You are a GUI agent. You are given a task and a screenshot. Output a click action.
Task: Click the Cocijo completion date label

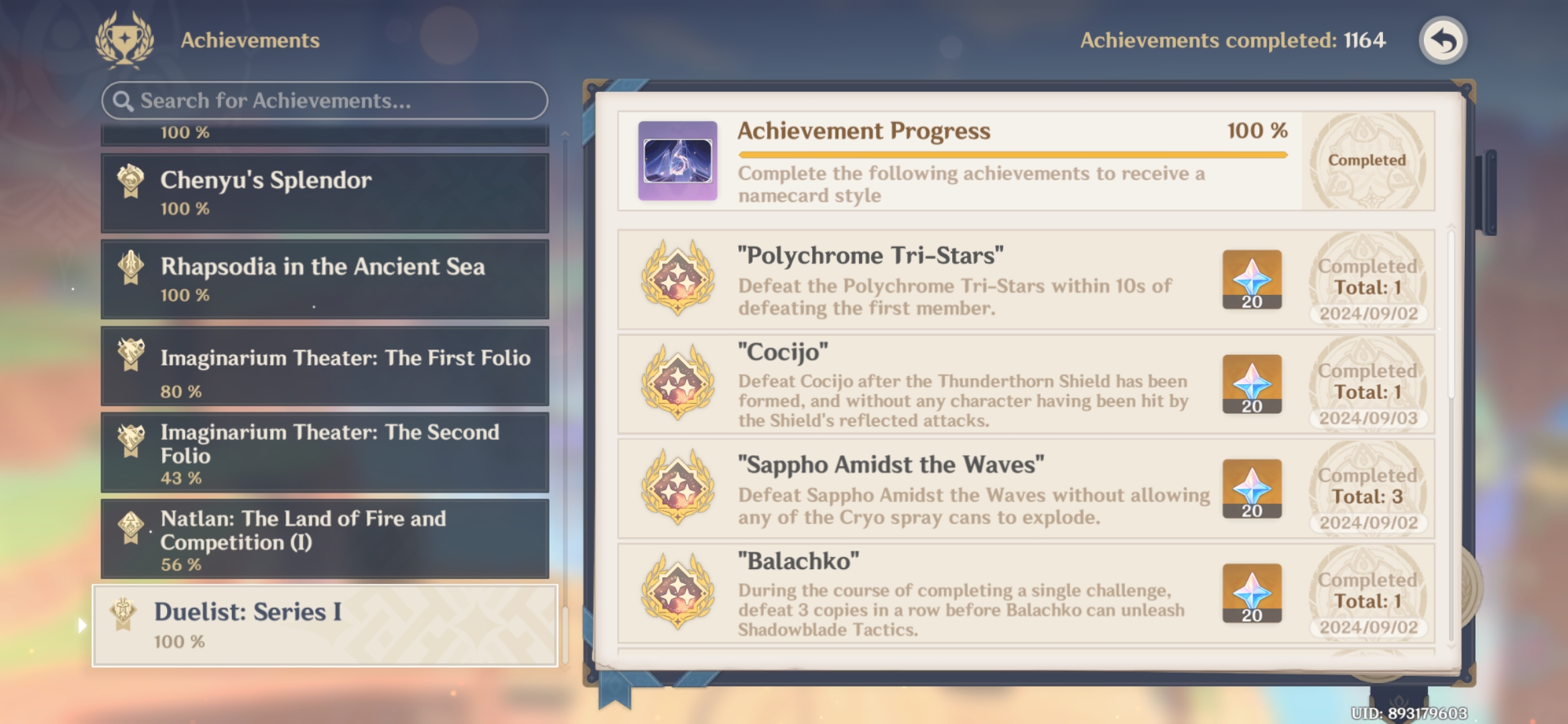click(x=1367, y=416)
